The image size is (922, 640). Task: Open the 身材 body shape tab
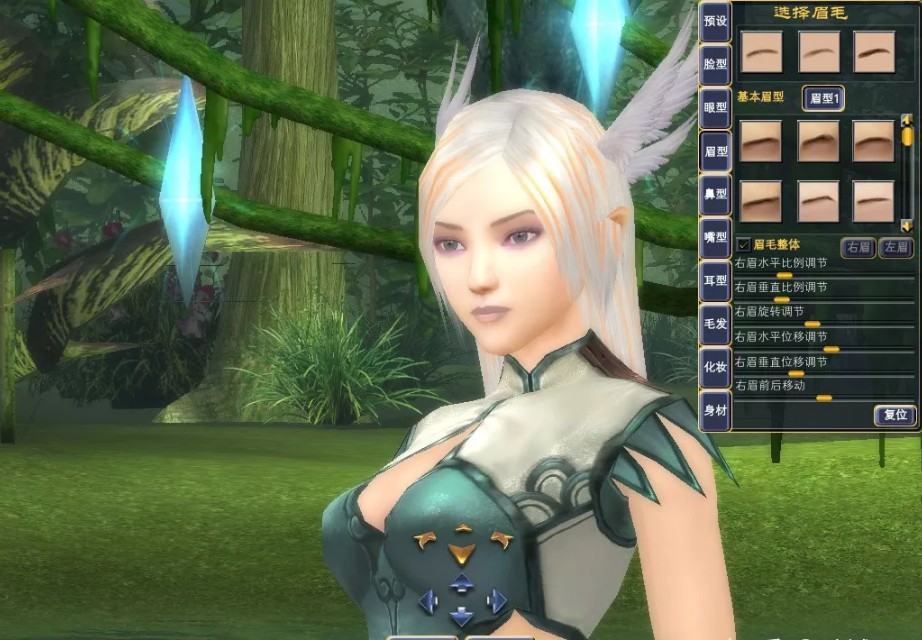pos(714,410)
